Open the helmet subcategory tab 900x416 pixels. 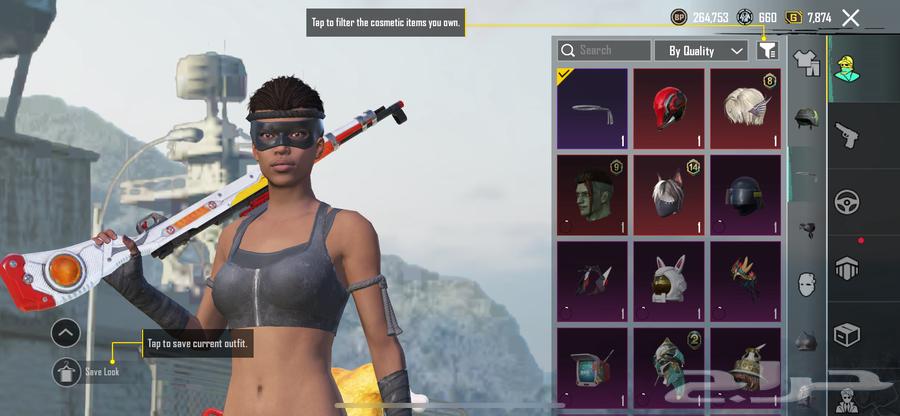(x=806, y=120)
